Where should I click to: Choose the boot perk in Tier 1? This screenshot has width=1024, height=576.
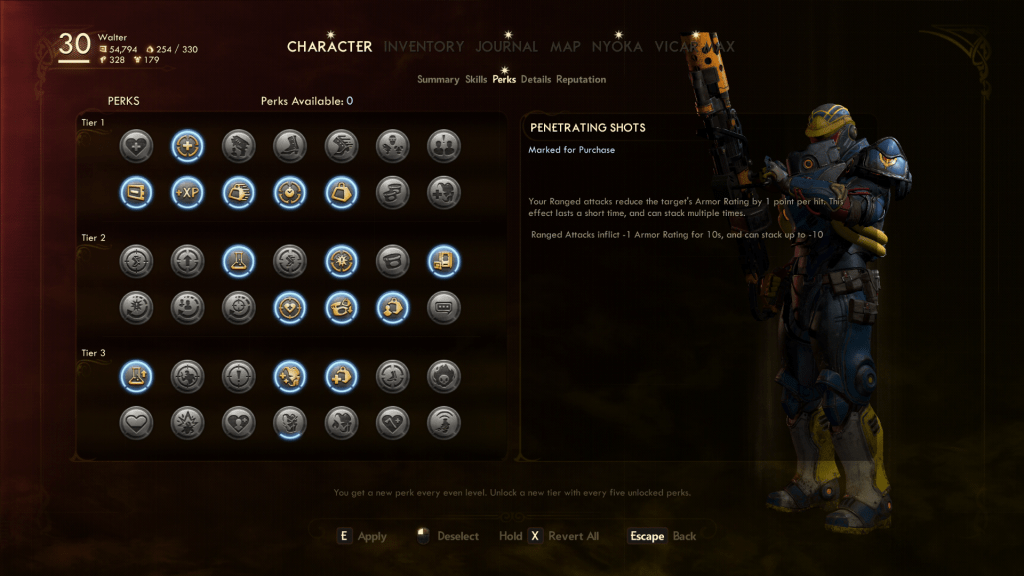(x=289, y=146)
